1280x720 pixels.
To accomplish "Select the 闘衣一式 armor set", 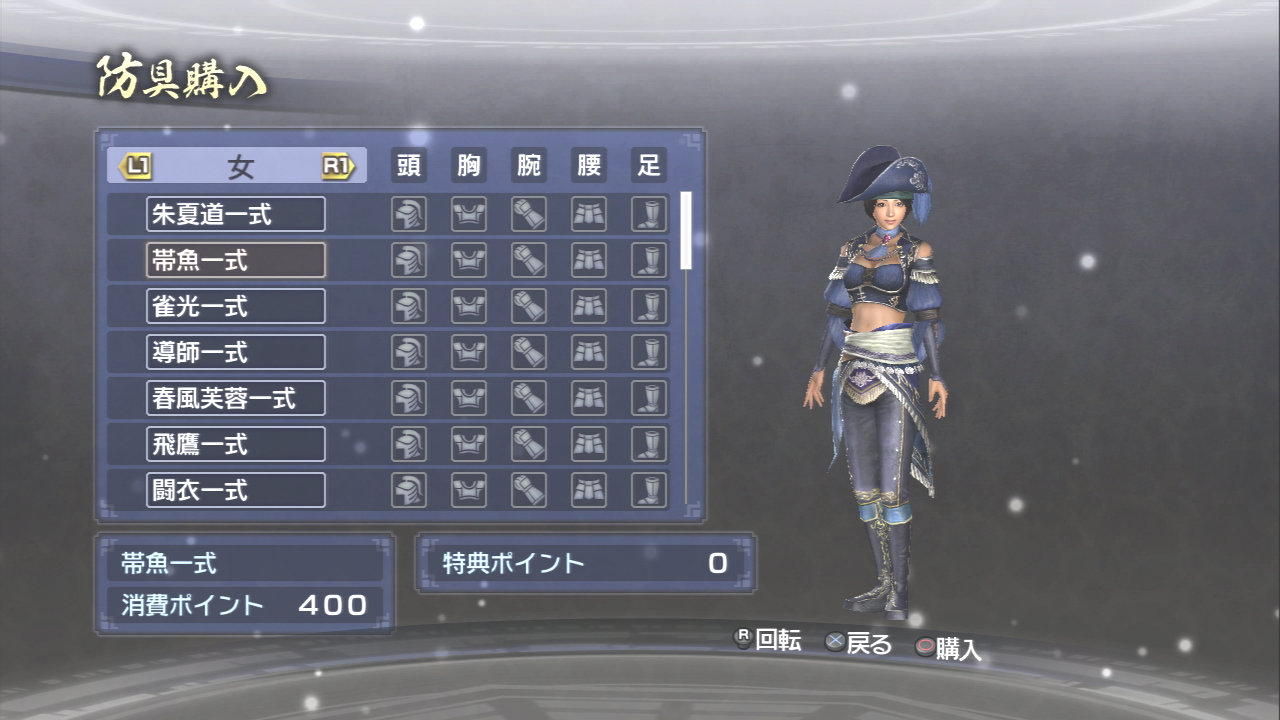I will pos(235,490).
